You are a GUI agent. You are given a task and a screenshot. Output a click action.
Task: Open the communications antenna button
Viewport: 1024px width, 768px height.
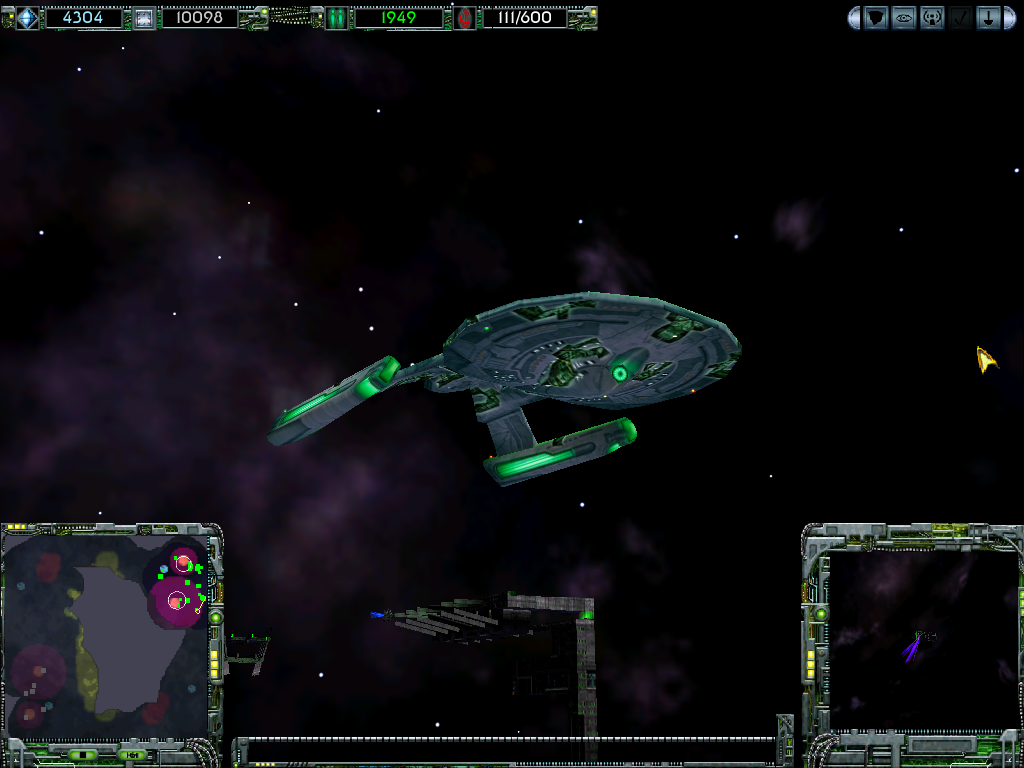[x=932, y=18]
